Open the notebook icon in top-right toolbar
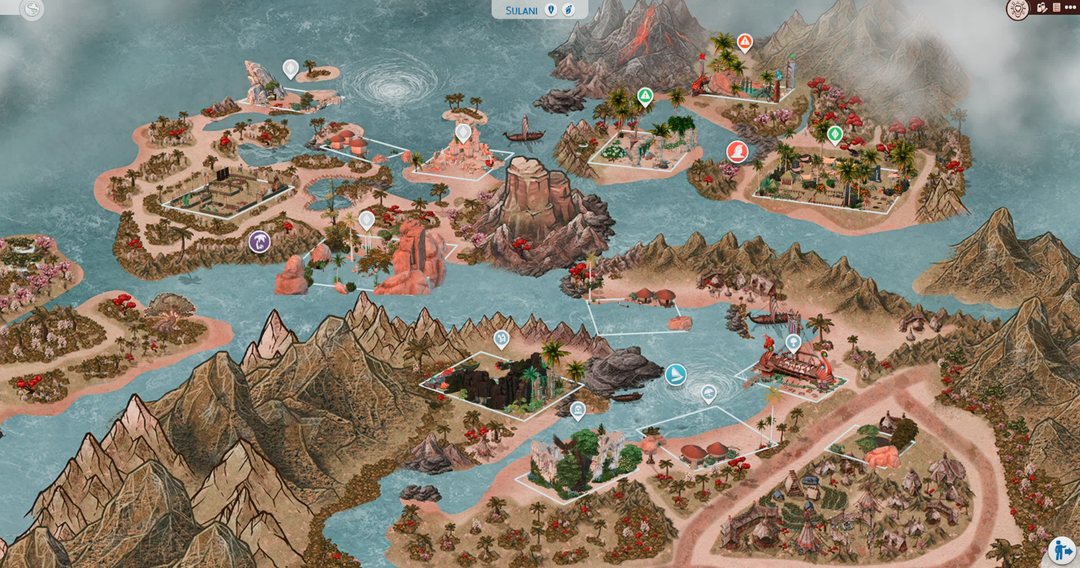The height and width of the screenshot is (568, 1080). tap(1056, 8)
